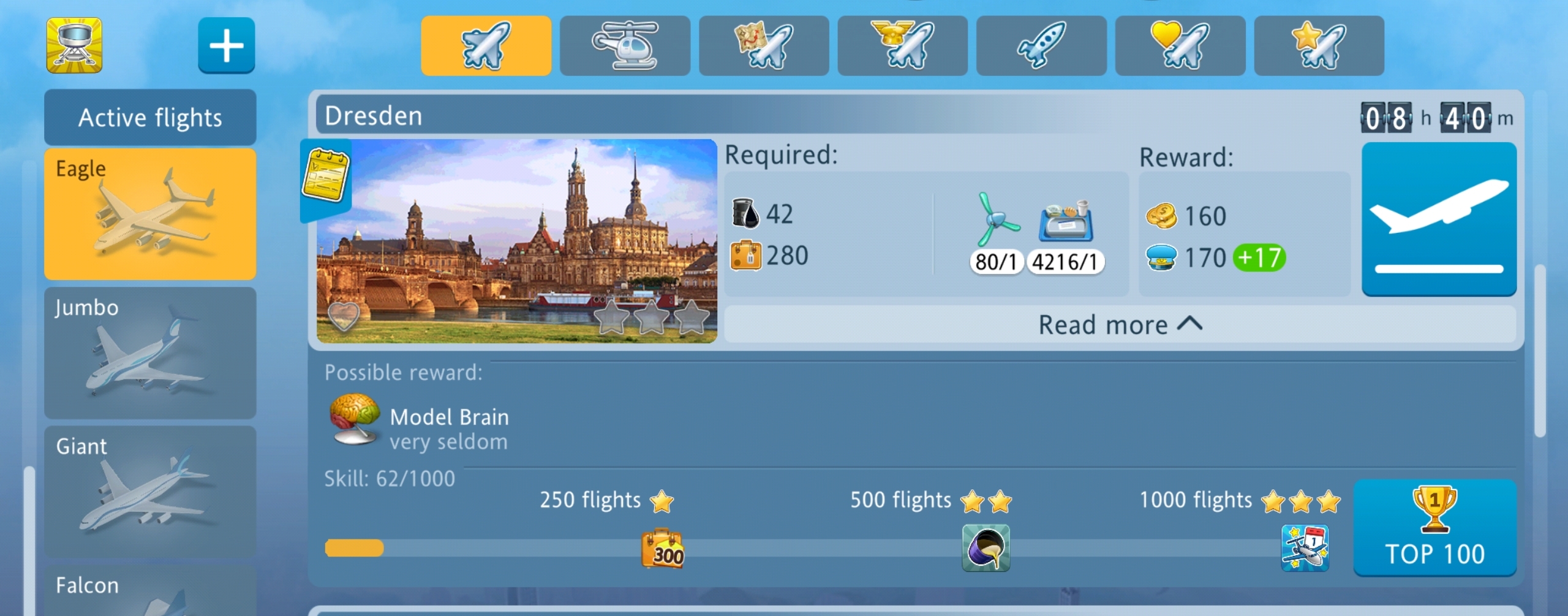The width and height of the screenshot is (1568, 616).
Task: Mark Dresden as favorite with heart
Action: coord(343,316)
